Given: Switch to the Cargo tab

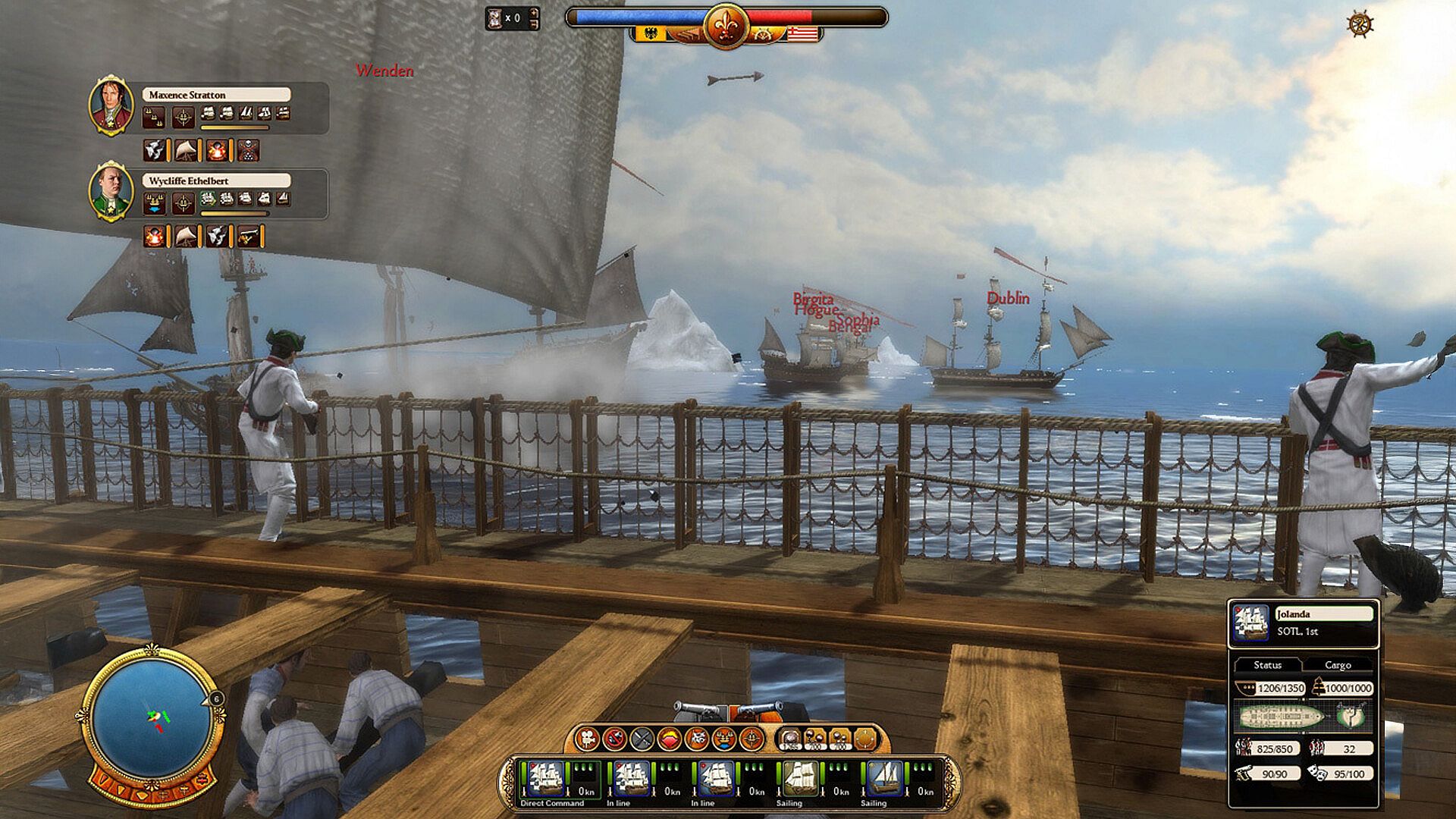Looking at the screenshot, I should (x=1338, y=665).
